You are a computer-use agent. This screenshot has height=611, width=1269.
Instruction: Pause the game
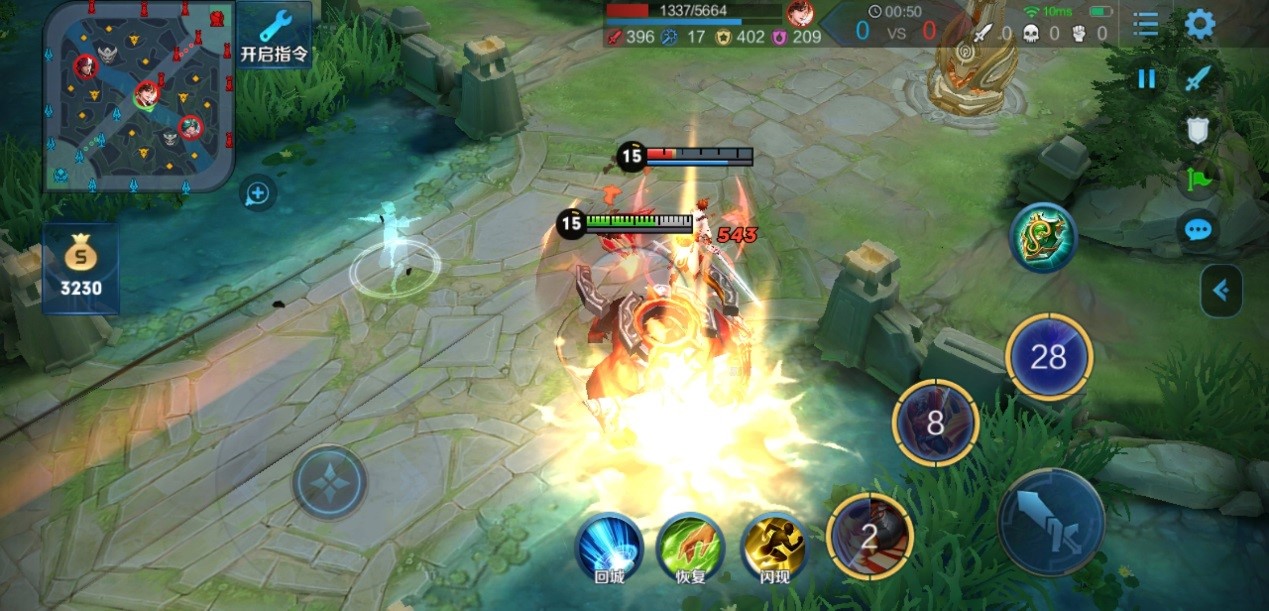tap(1146, 78)
